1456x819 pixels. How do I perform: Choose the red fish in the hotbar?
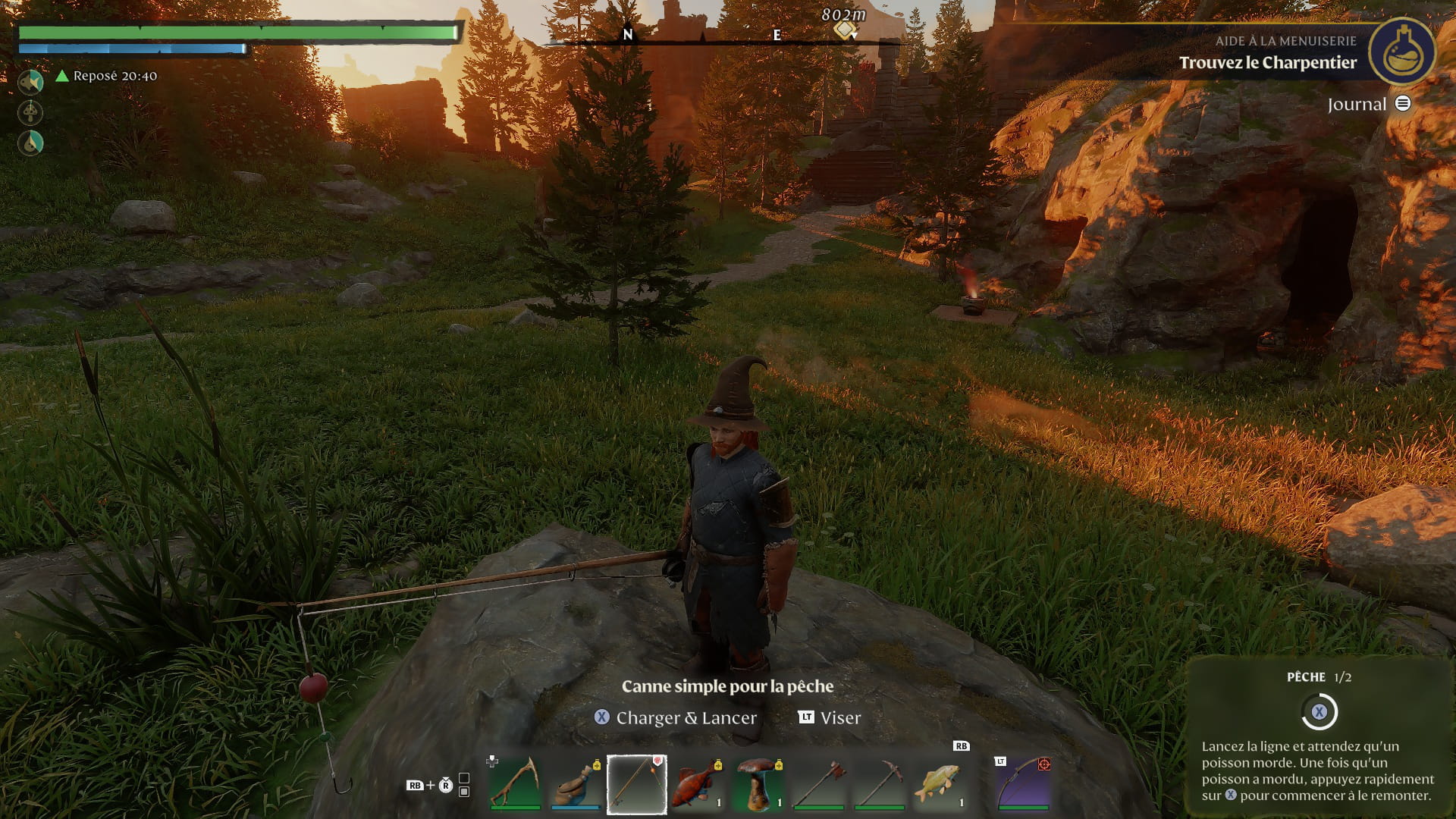[x=697, y=783]
